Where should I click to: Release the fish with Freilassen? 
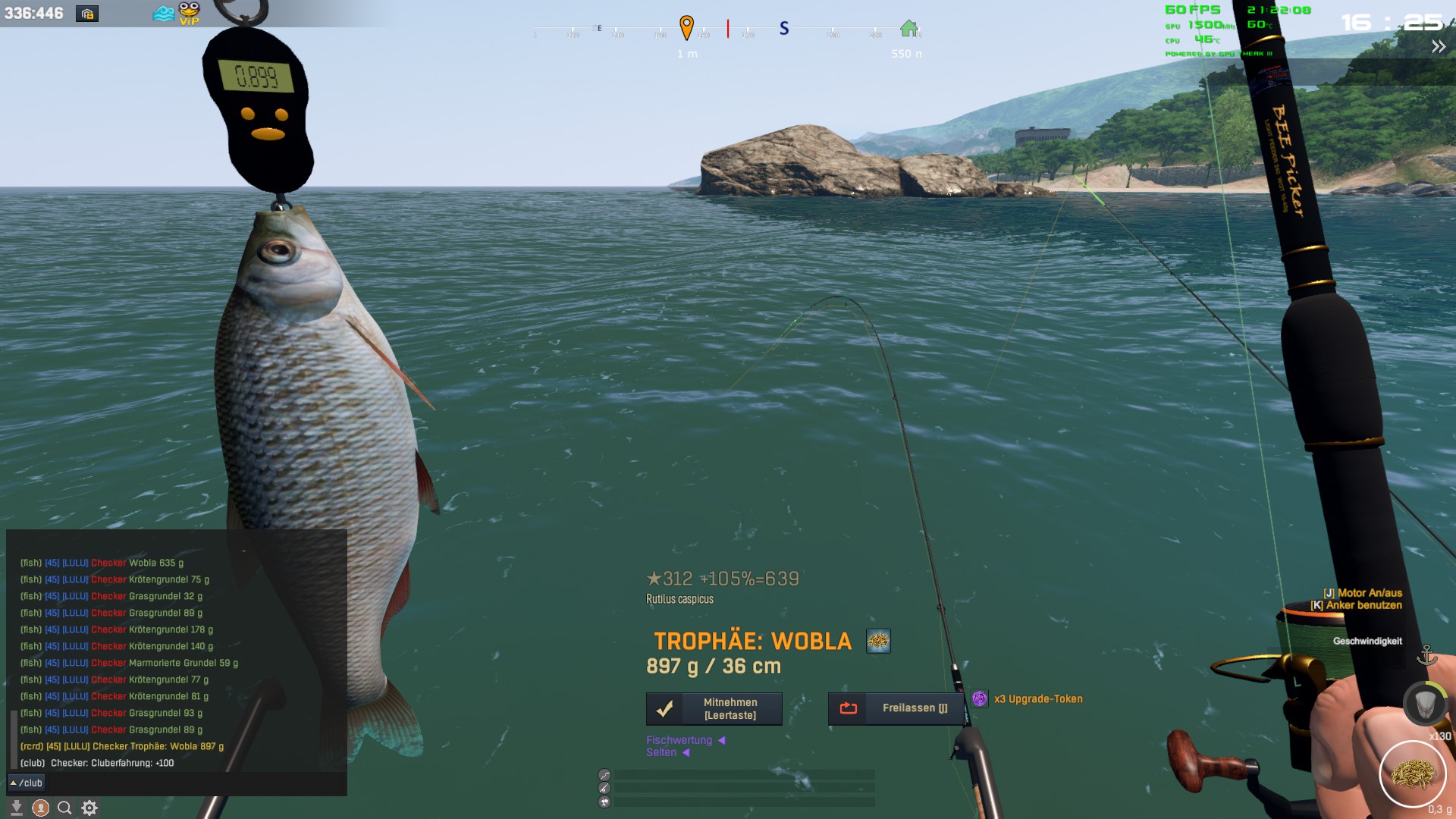tap(896, 708)
